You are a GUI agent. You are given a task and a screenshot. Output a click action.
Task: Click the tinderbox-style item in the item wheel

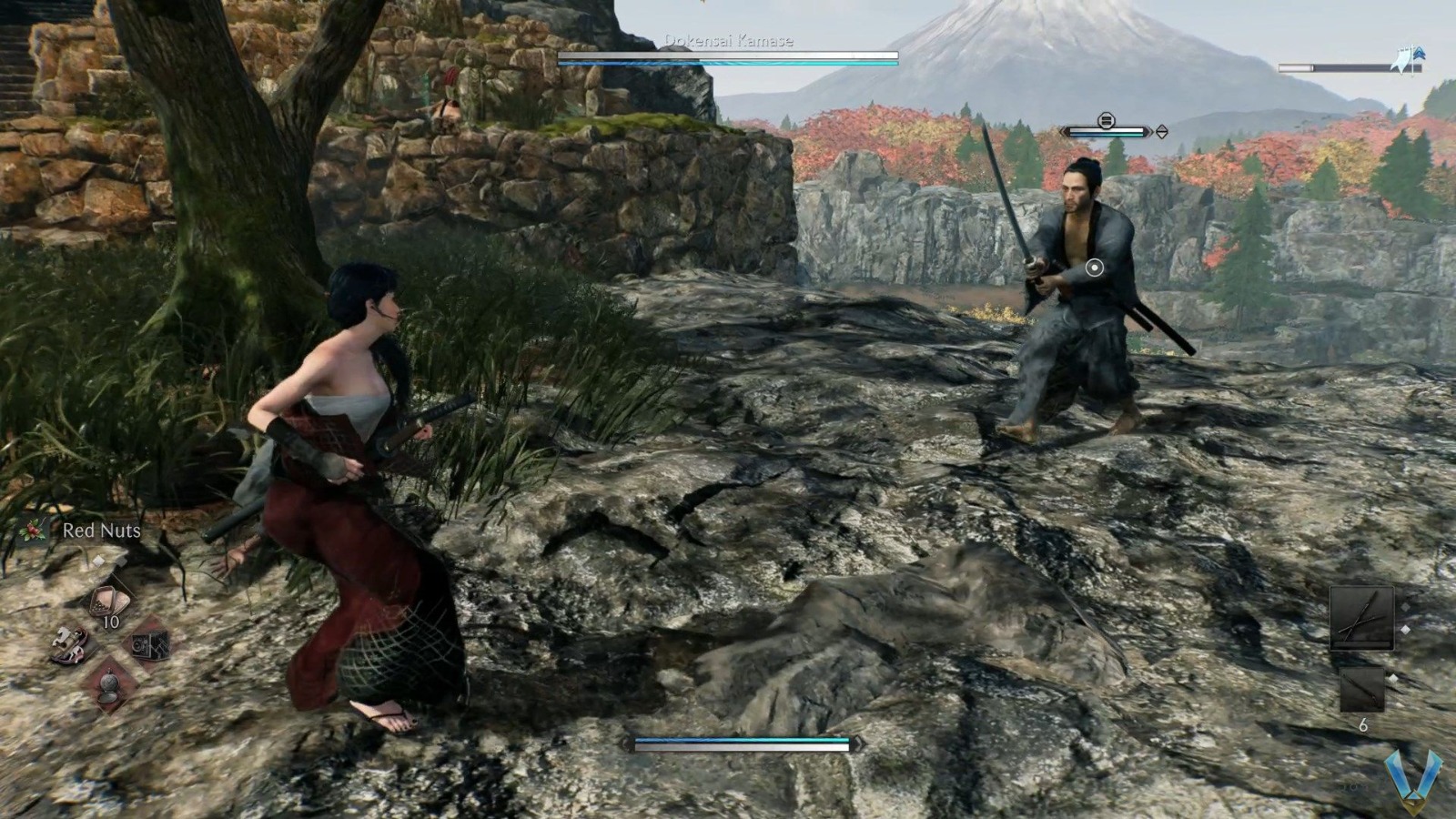pos(150,645)
